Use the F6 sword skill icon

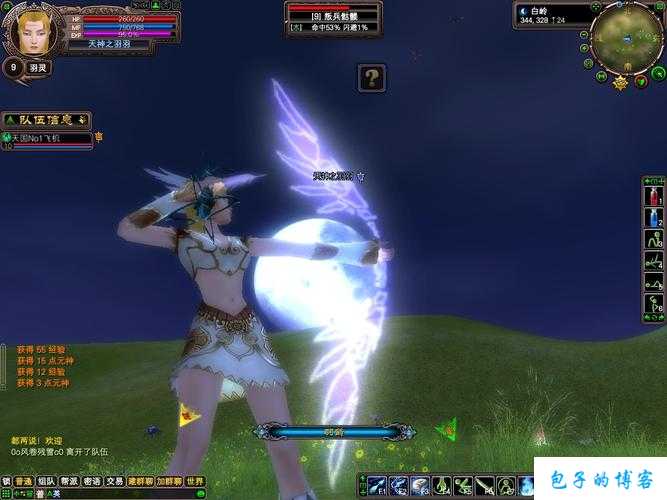(x=485, y=486)
